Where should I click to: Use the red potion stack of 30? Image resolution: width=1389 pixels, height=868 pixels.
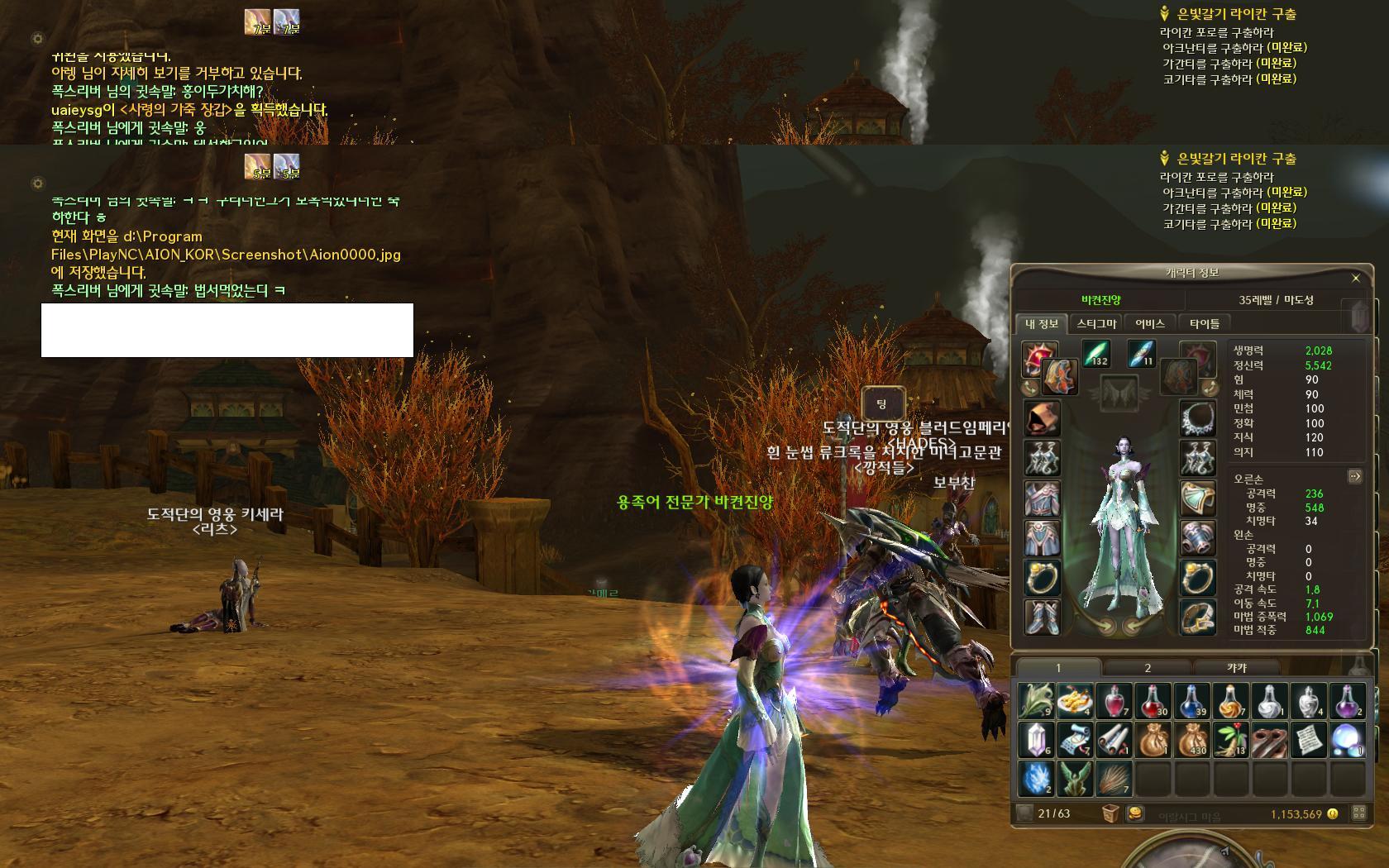tap(1153, 700)
